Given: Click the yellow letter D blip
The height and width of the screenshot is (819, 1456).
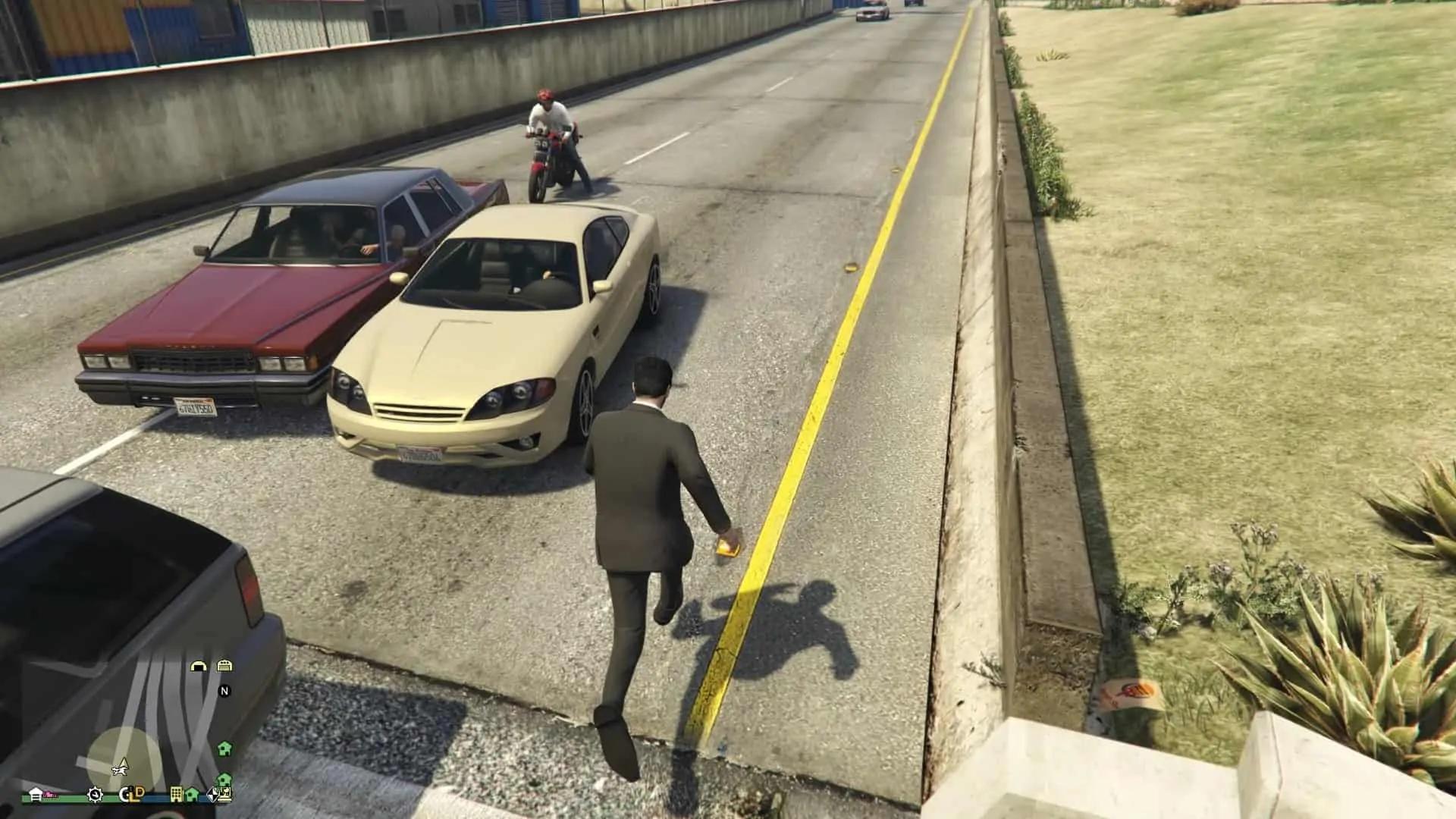Looking at the screenshot, I should 139,793.
